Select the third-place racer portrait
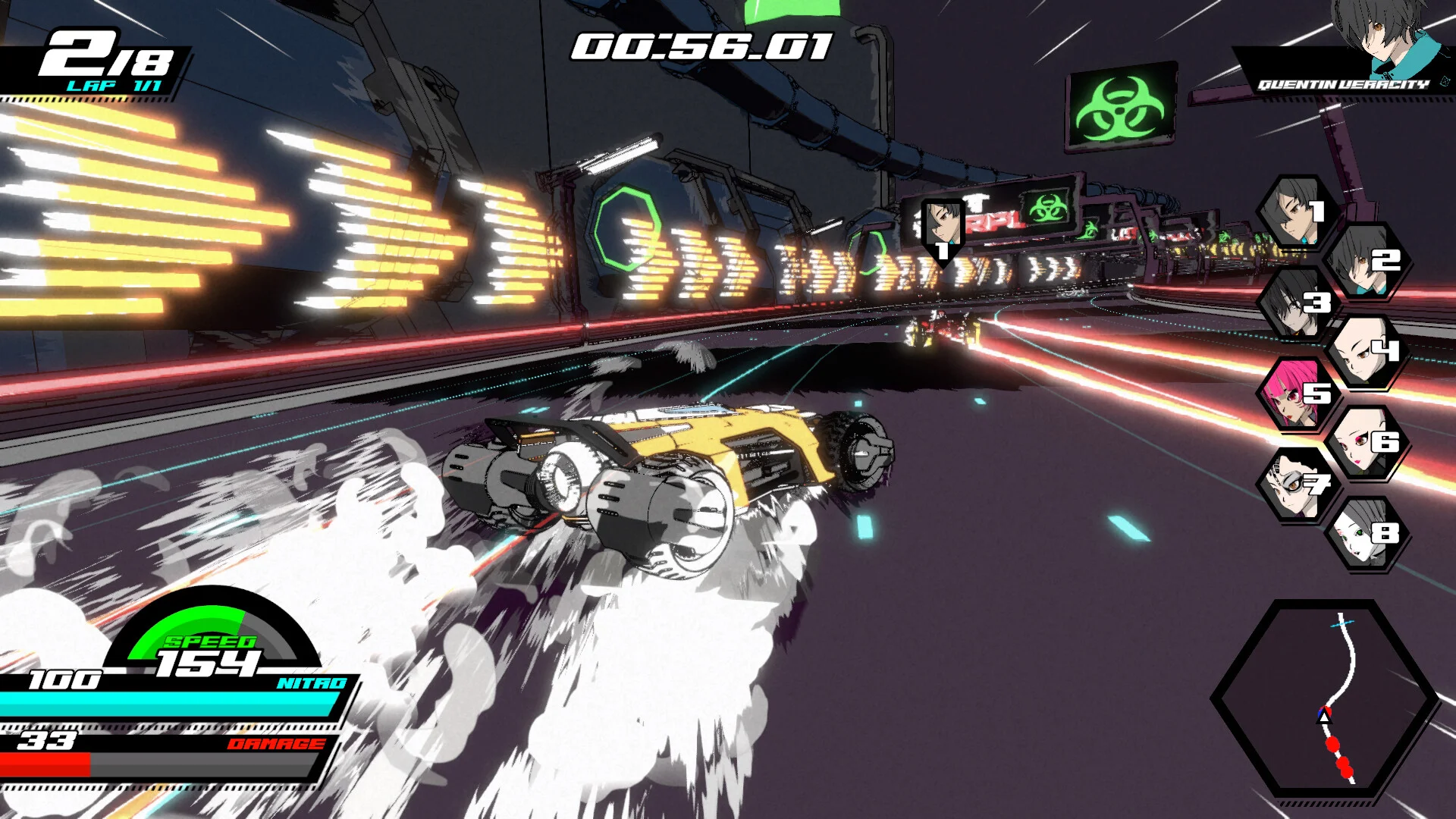The width and height of the screenshot is (1456, 819). pos(1295,303)
